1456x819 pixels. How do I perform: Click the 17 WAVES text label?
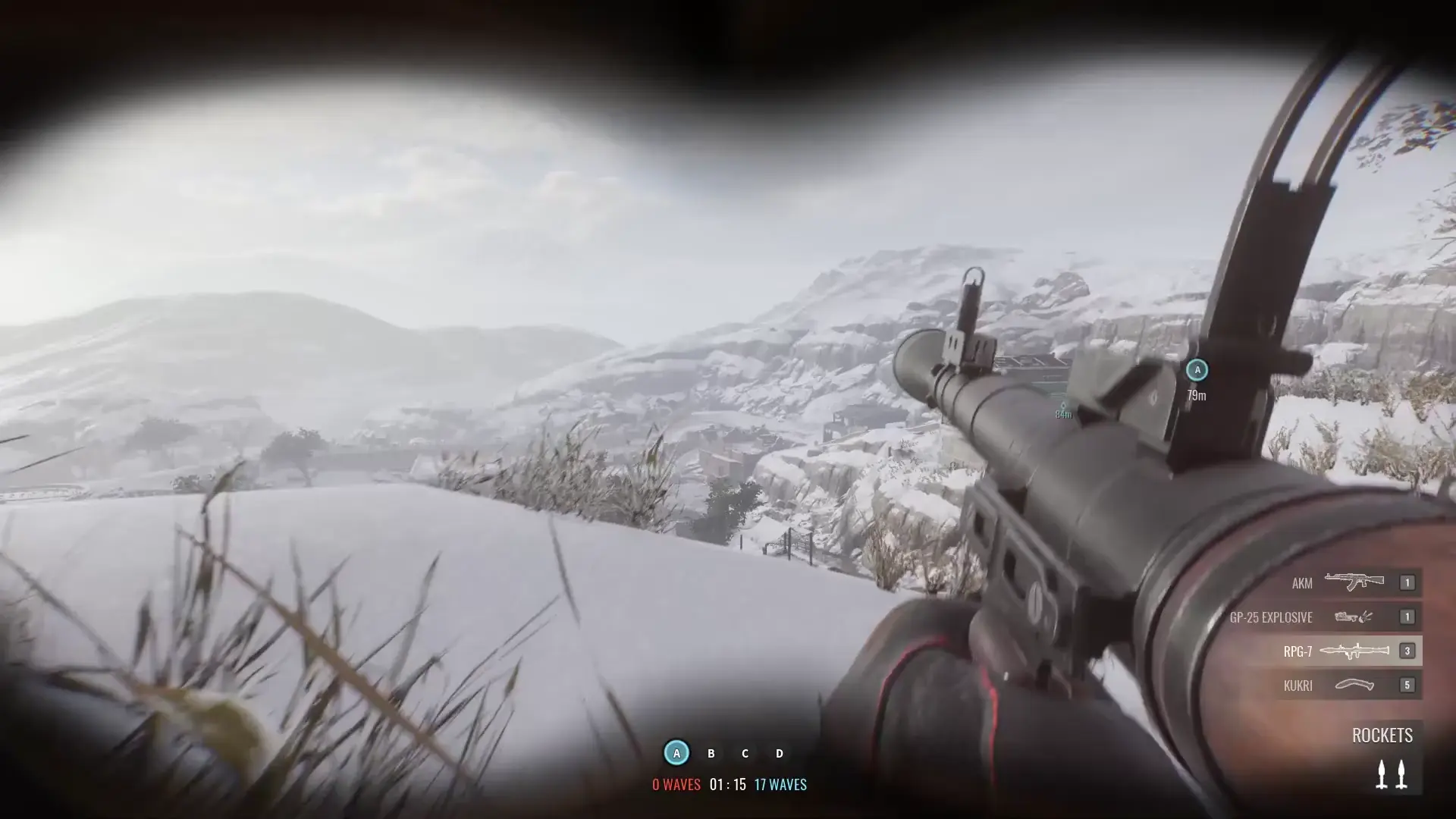coord(779,785)
